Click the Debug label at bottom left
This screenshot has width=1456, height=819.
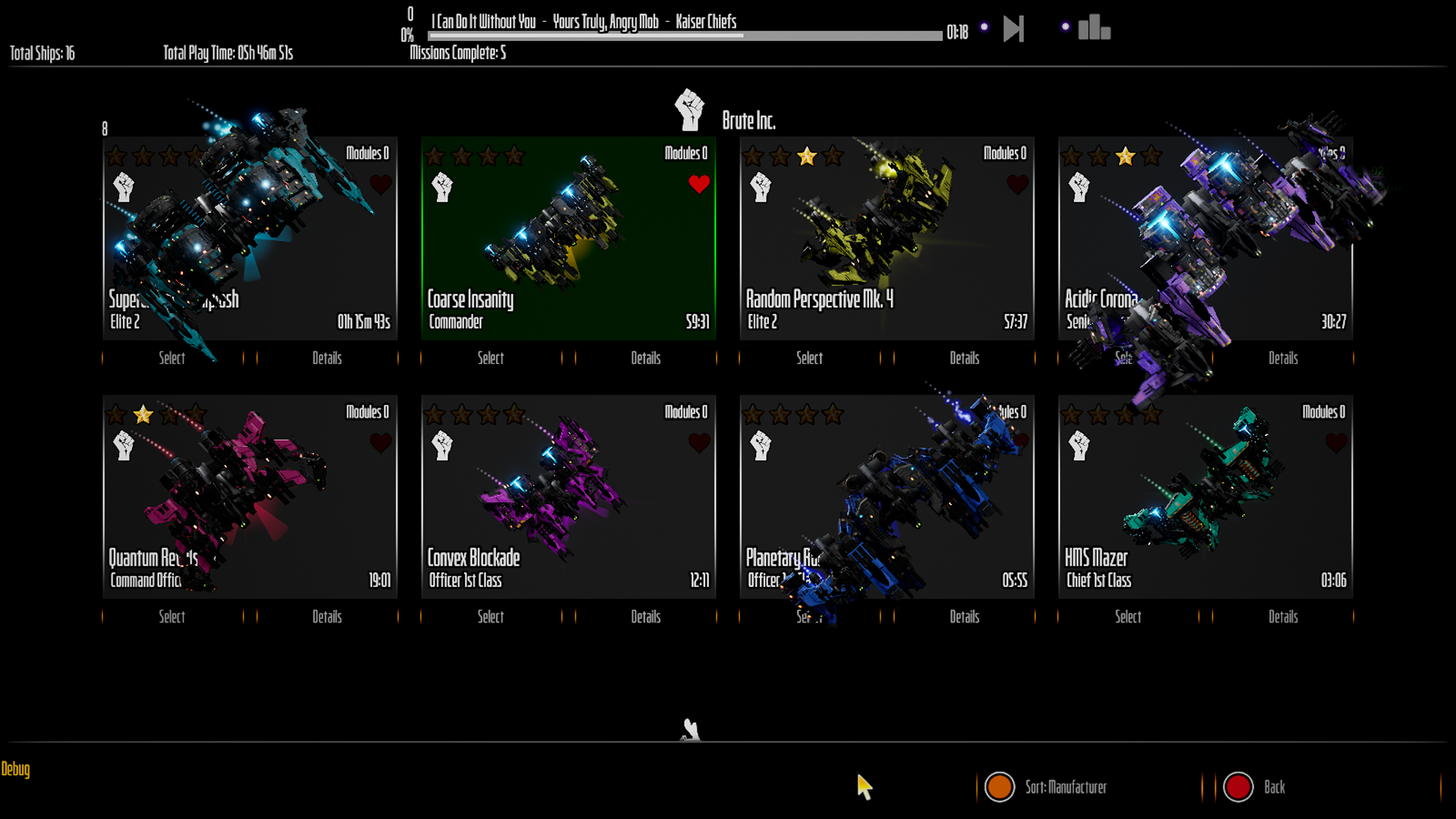click(15, 770)
